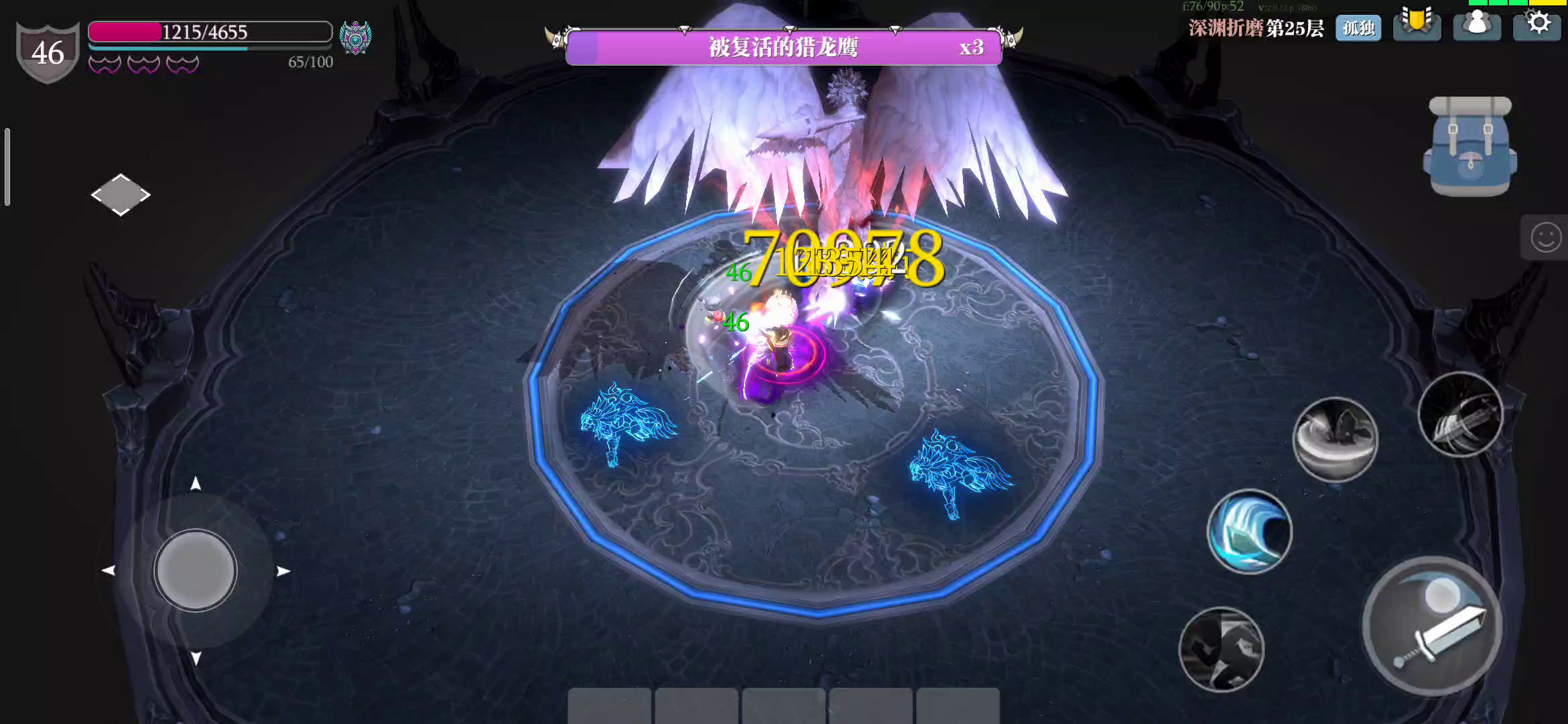The height and width of the screenshot is (724, 1568).
Task: Trigger the sword-throw skill in the top right cluster
Action: point(1461,414)
